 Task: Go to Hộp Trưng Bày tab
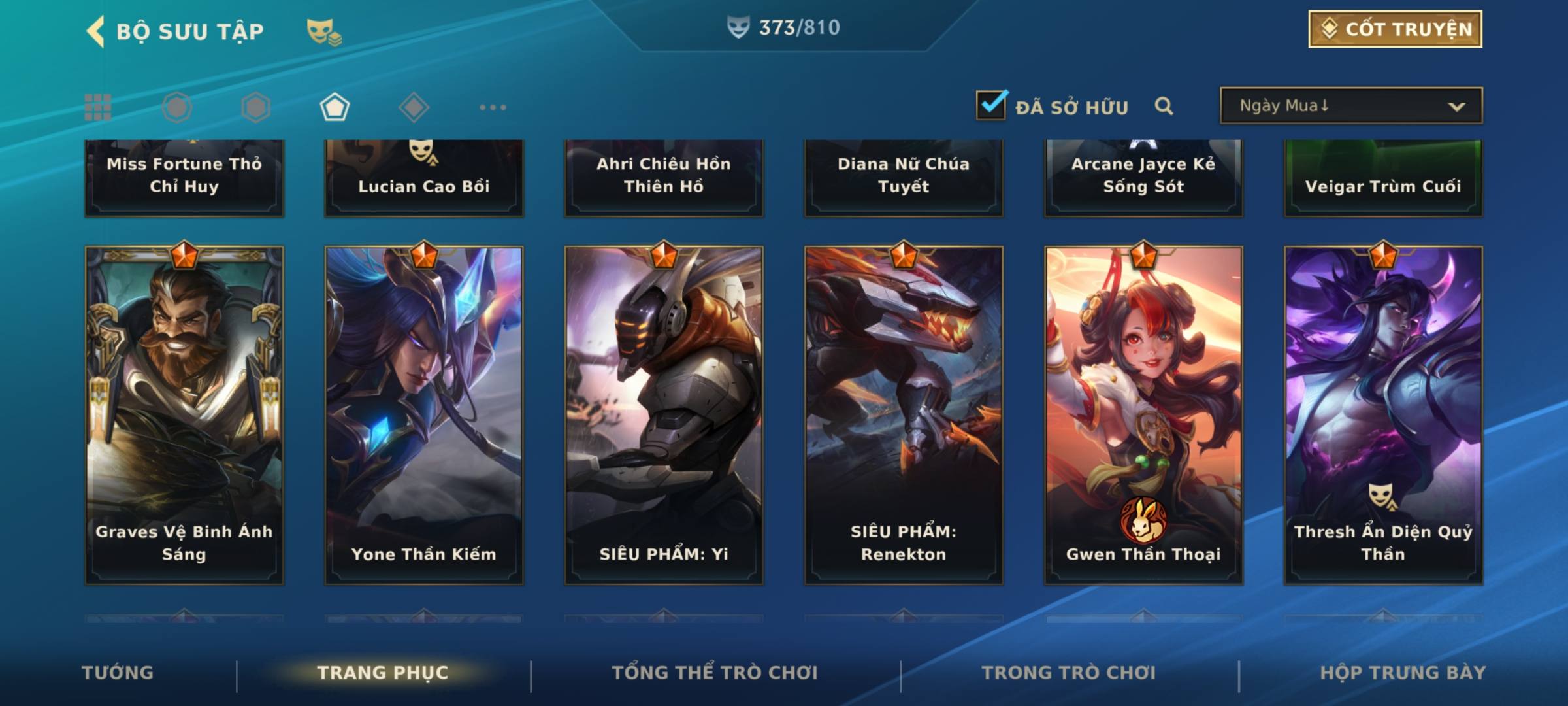point(1403,673)
